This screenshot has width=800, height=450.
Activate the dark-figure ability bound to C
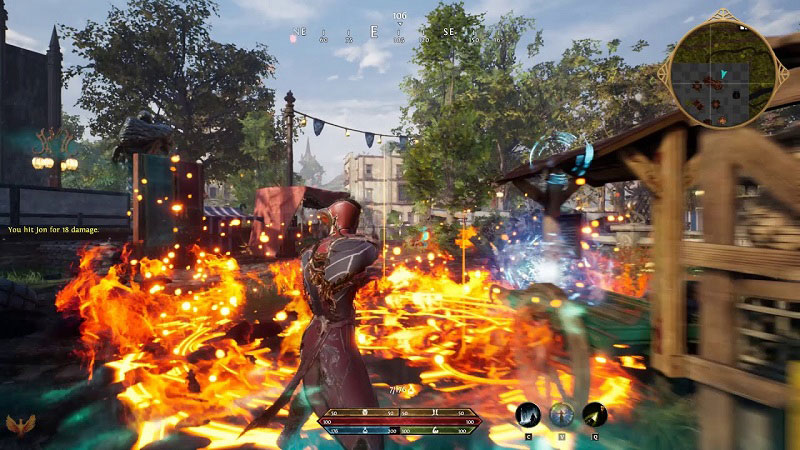528,414
